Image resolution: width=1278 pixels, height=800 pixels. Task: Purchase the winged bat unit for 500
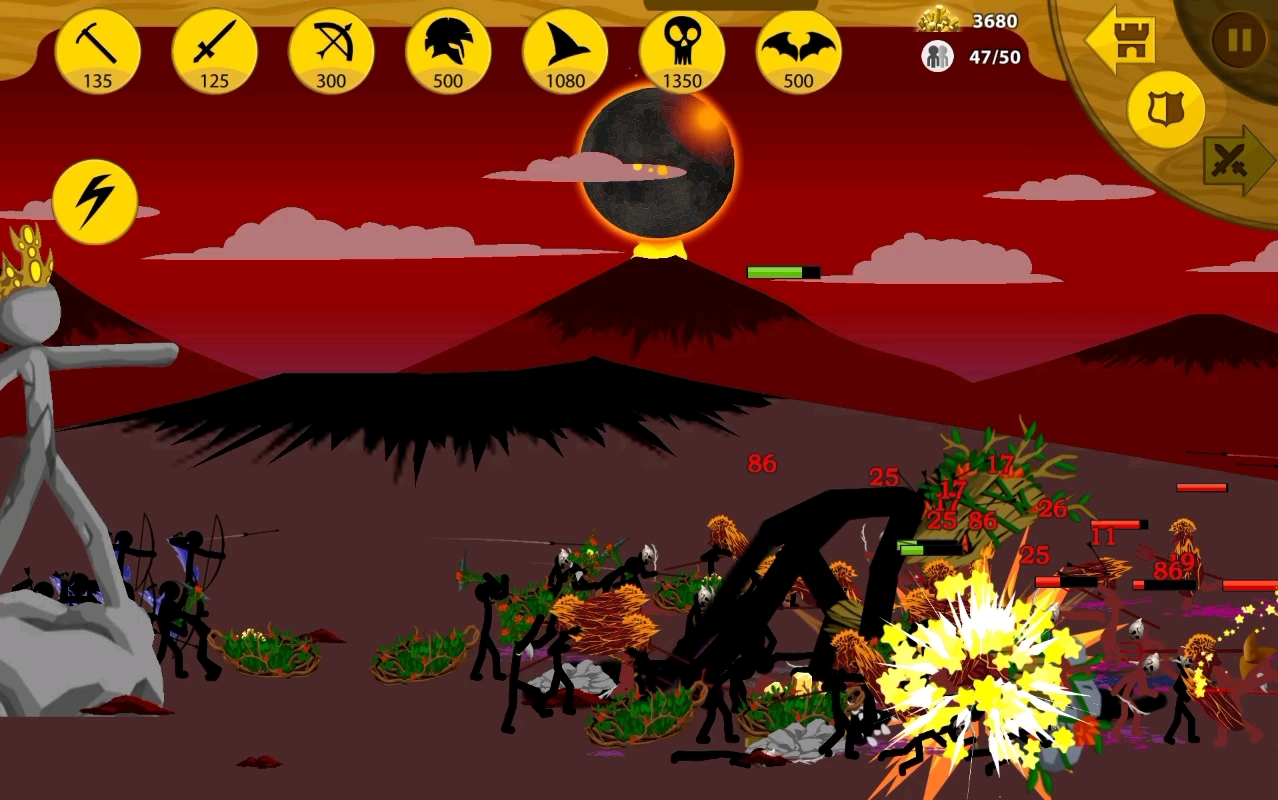coord(798,52)
